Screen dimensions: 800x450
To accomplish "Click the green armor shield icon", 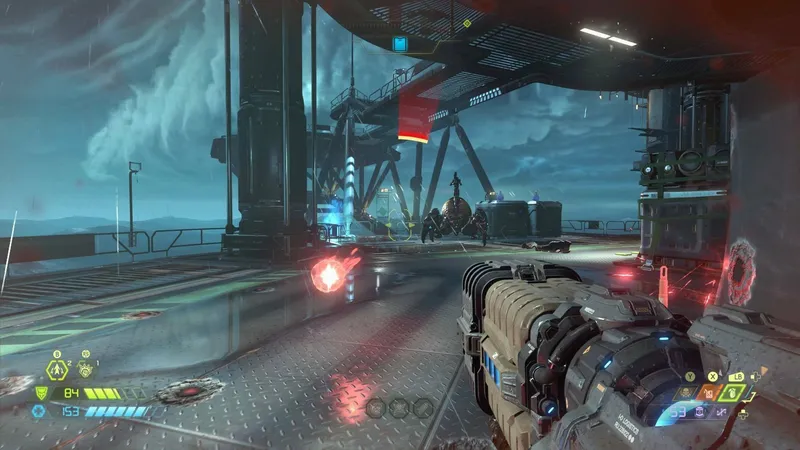I will click(x=41, y=393).
